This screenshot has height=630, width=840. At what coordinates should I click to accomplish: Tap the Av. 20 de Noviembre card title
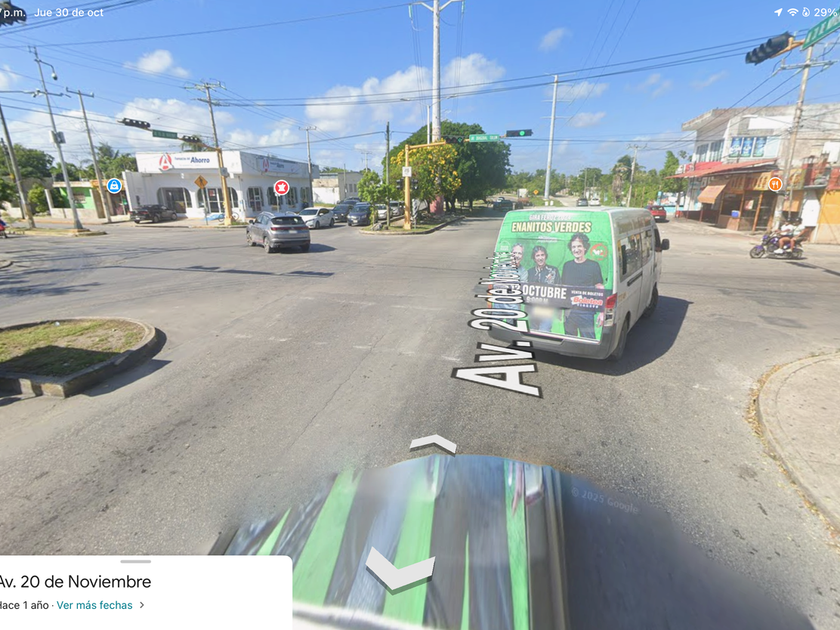coord(76,582)
